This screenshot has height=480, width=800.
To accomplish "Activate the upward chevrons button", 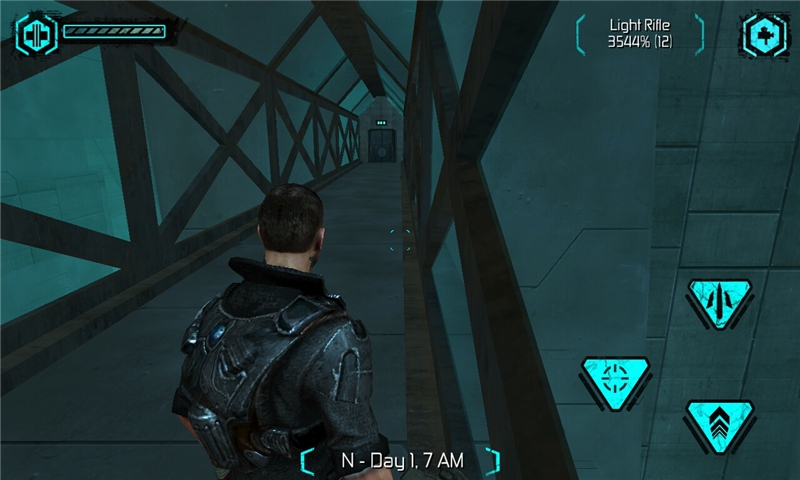I will click(x=720, y=421).
